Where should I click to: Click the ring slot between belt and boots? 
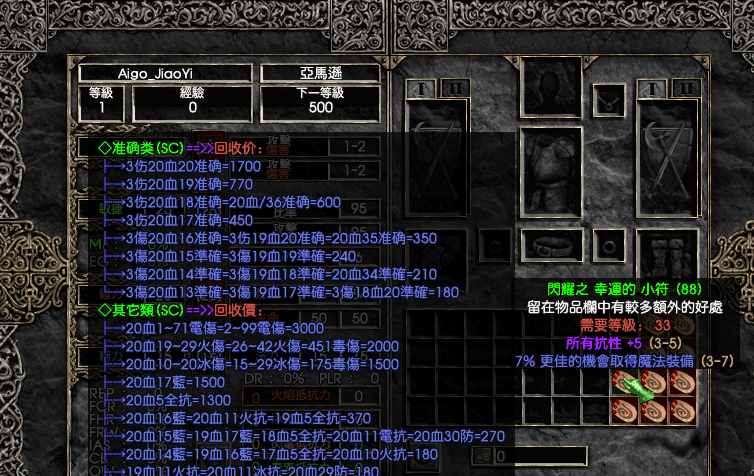pyautogui.click(x=608, y=244)
